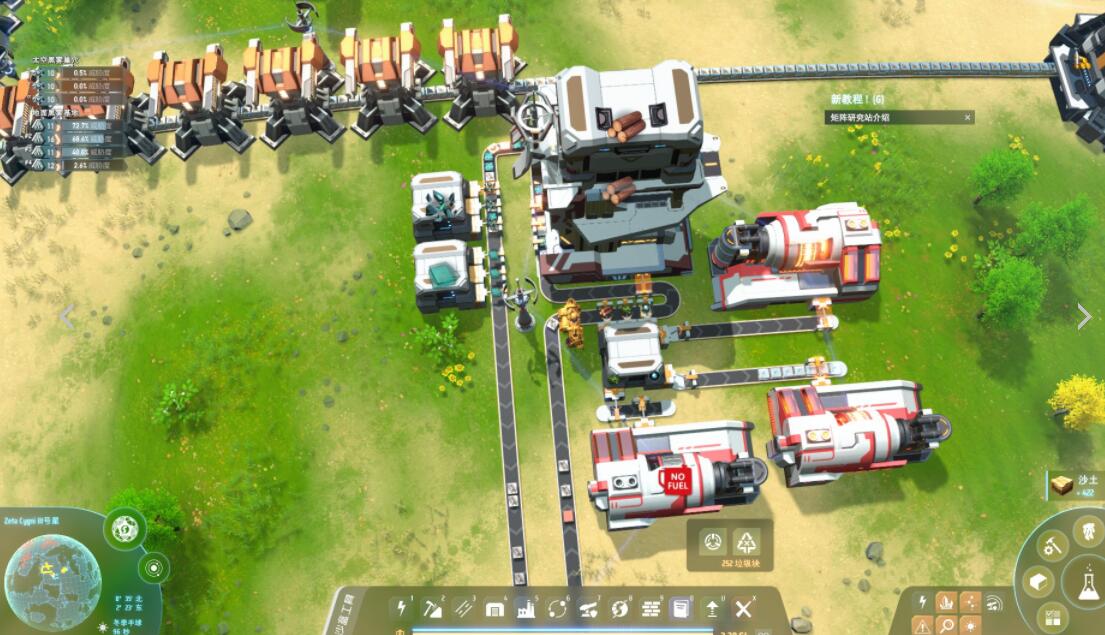
Task: Select the mining pickaxe build category
Action: pos(433,608)
